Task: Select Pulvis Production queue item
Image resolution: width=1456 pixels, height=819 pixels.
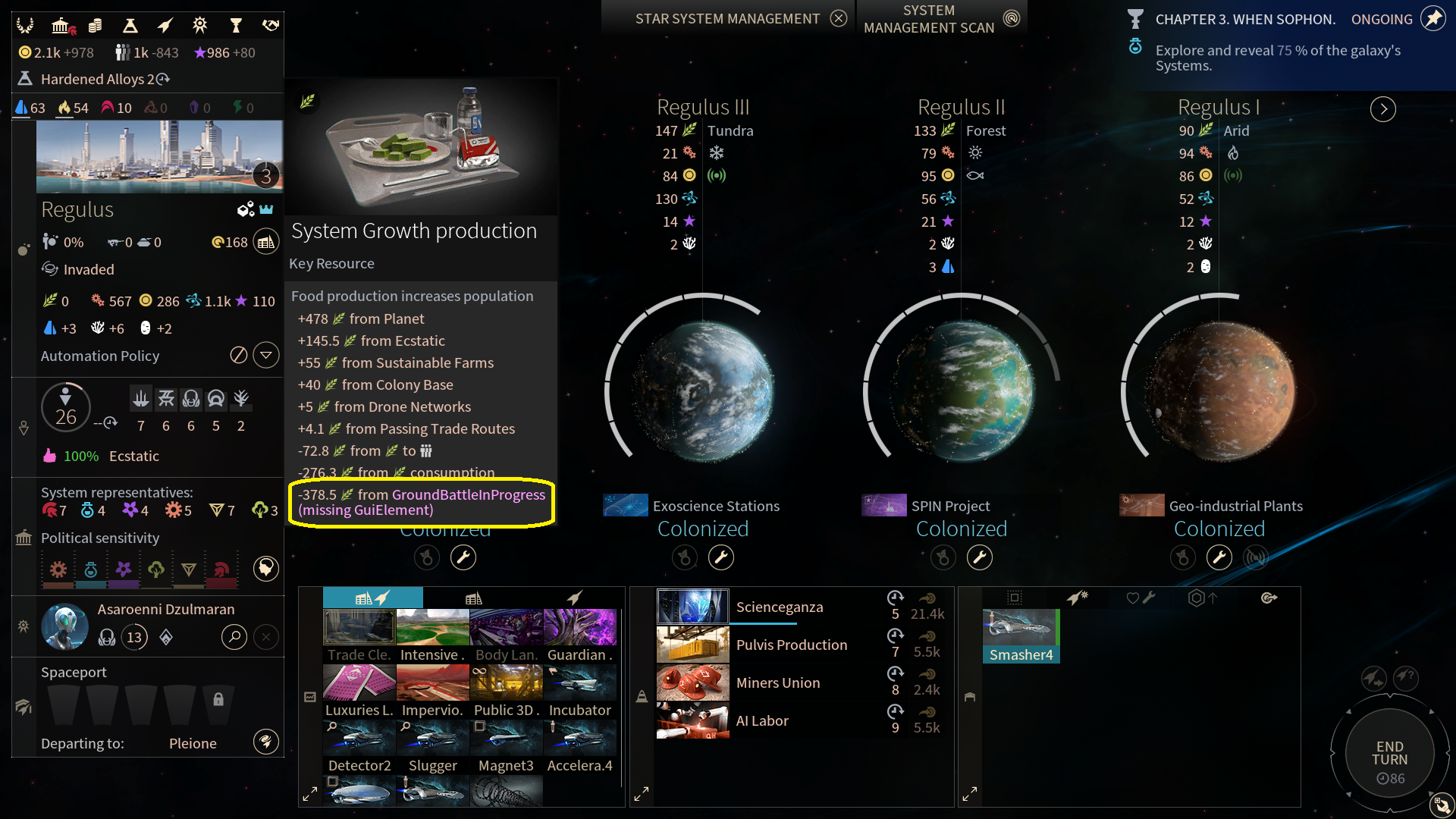Action: click(x=791, y=645)
